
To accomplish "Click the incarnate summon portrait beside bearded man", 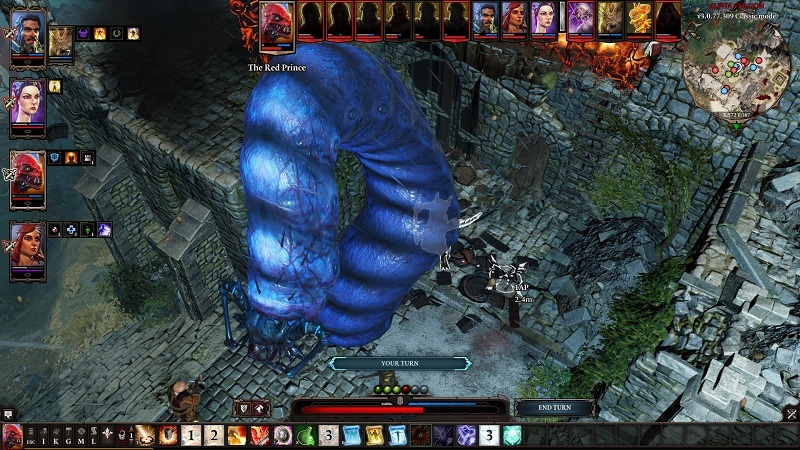I will click(x=60, y=41).
